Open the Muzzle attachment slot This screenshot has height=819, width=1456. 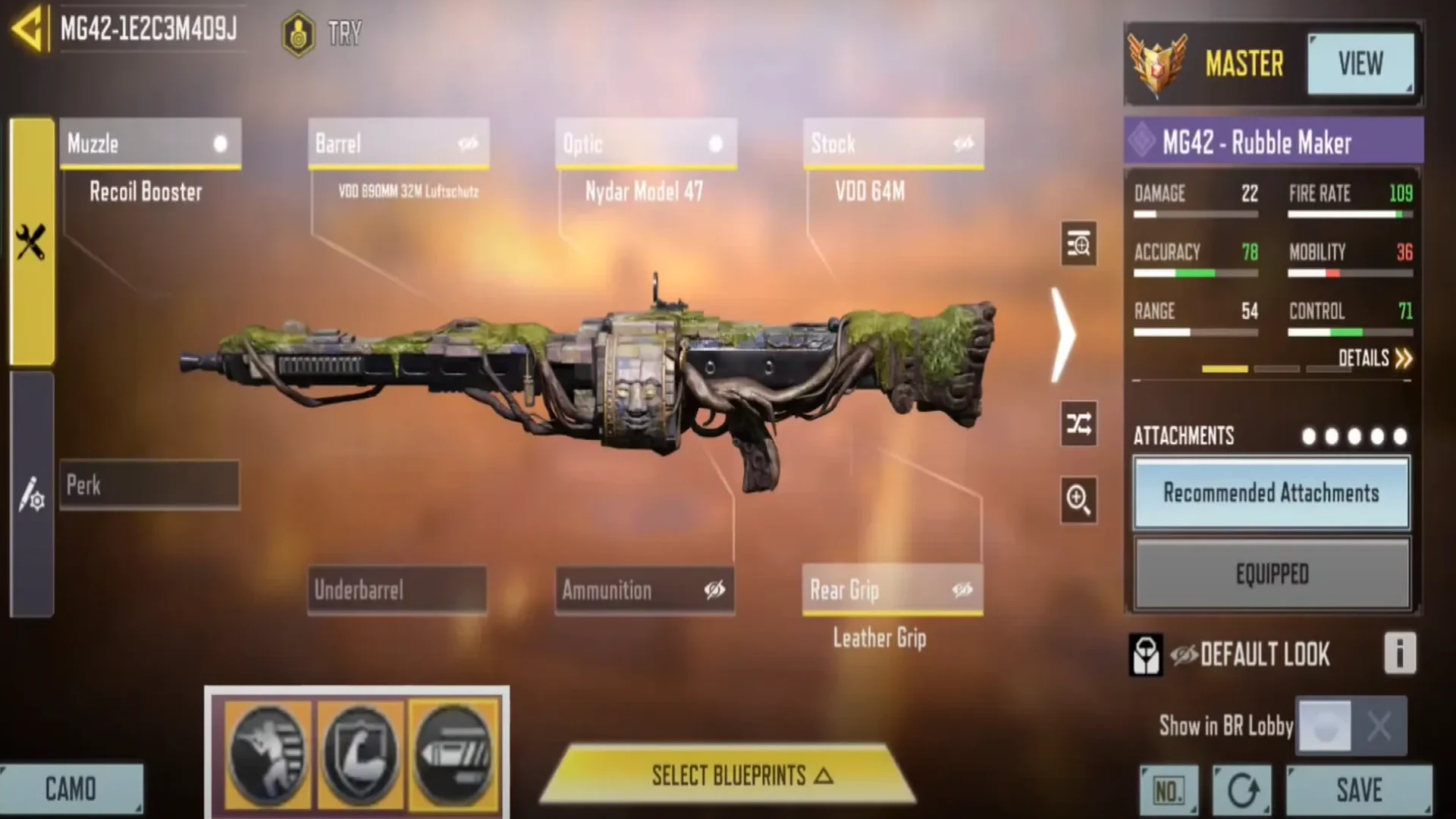(x=150, y=143)
